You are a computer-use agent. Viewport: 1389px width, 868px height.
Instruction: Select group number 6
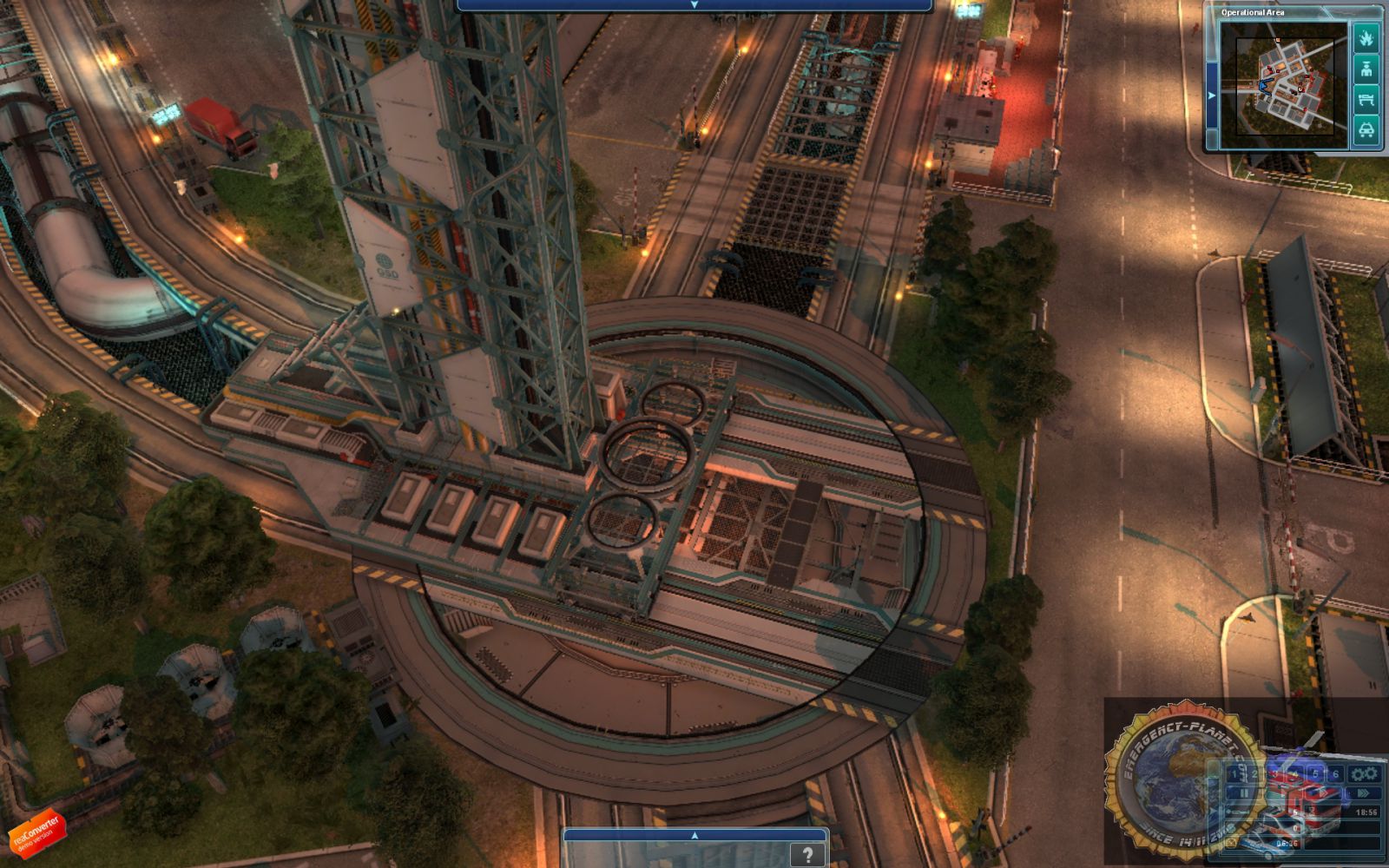coord(1335,773)
